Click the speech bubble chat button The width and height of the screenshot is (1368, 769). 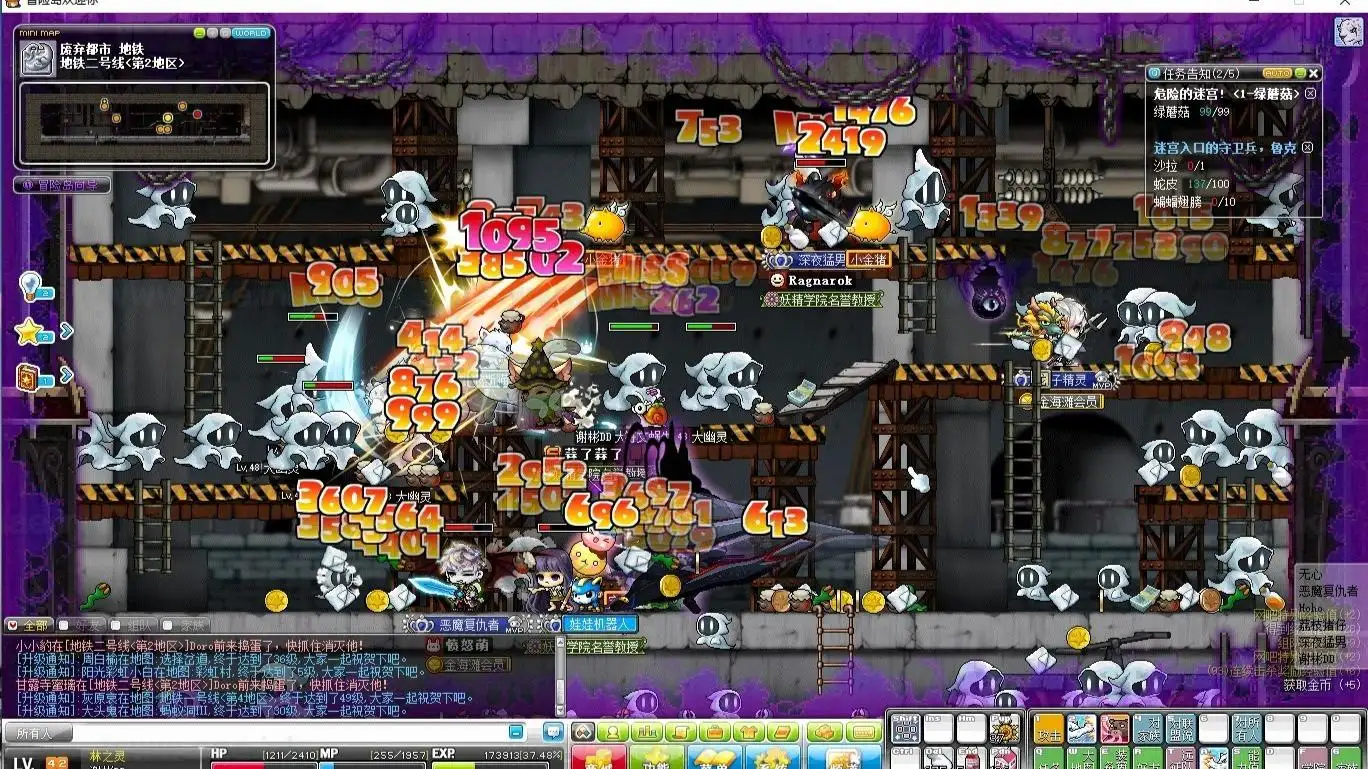point(552,732)
